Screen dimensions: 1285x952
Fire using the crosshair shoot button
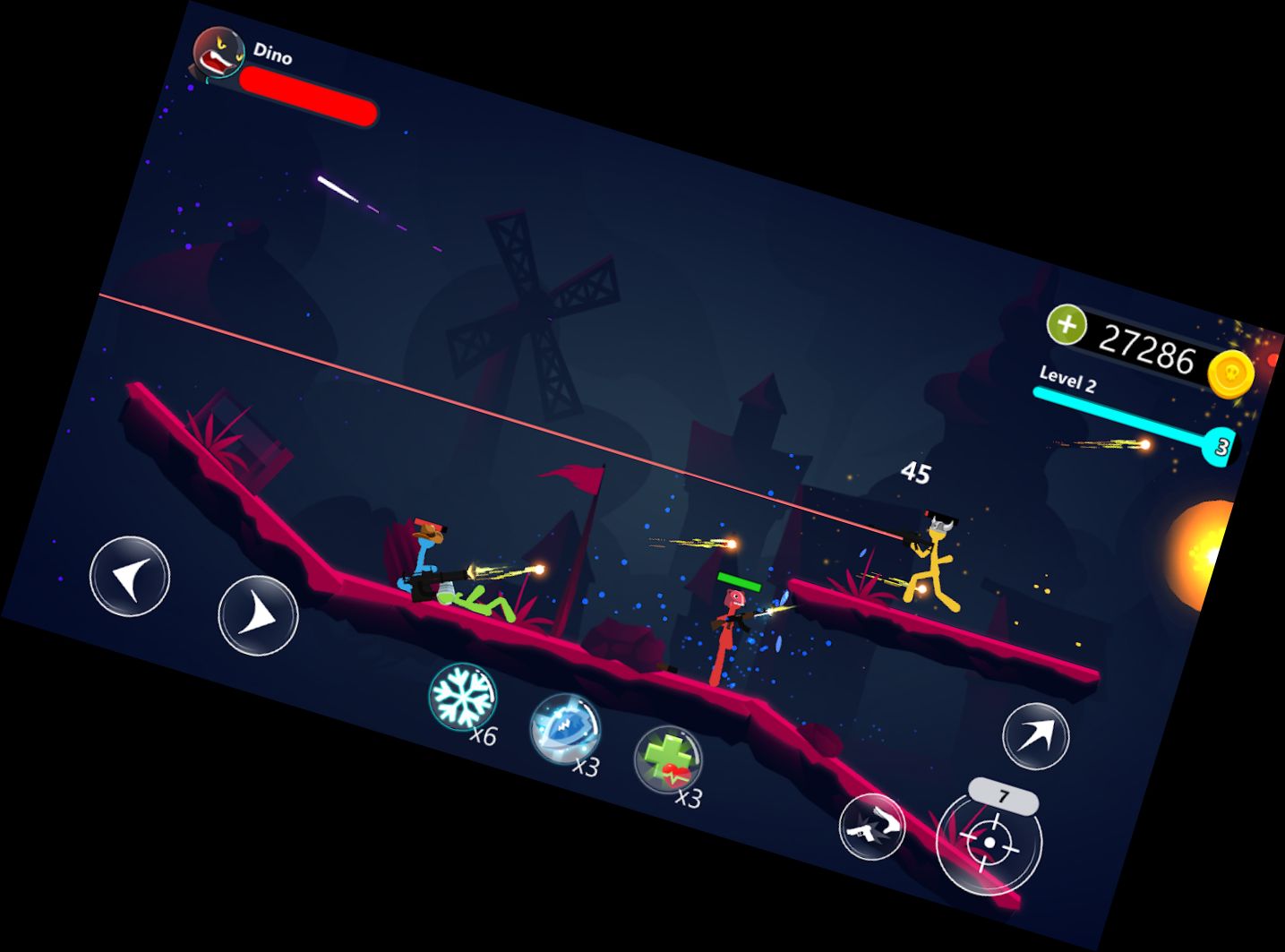(x=989, y=842)
